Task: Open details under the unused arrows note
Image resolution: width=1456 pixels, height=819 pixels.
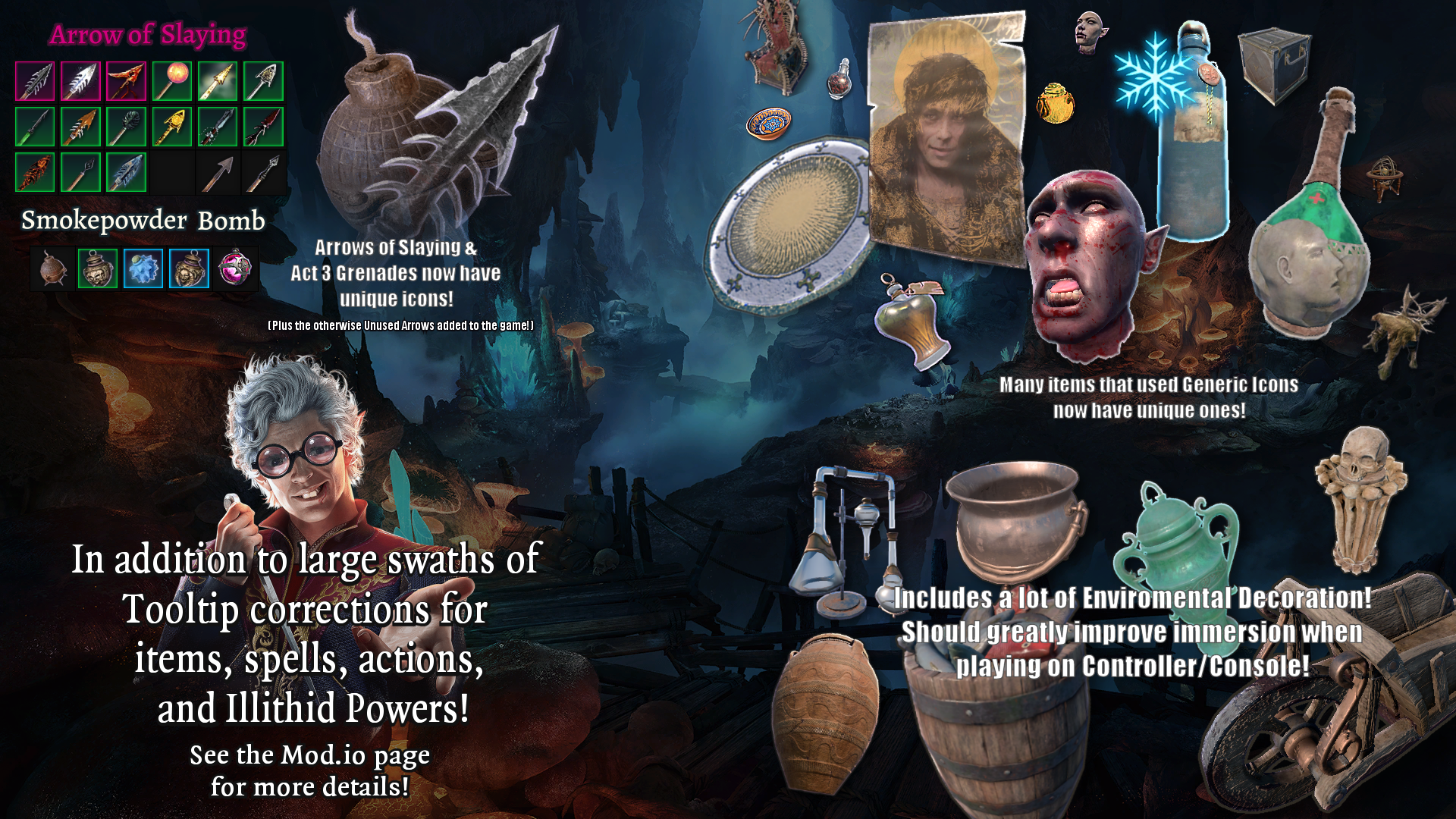Action: point(400,325)
